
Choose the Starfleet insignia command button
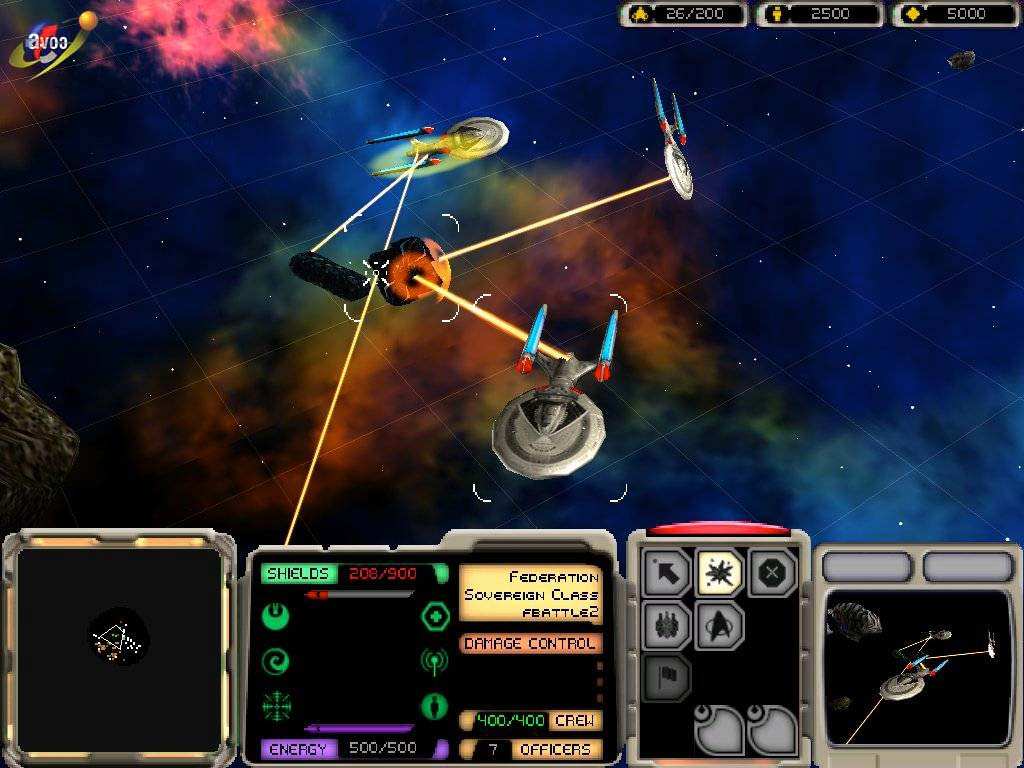coord(720,626)
